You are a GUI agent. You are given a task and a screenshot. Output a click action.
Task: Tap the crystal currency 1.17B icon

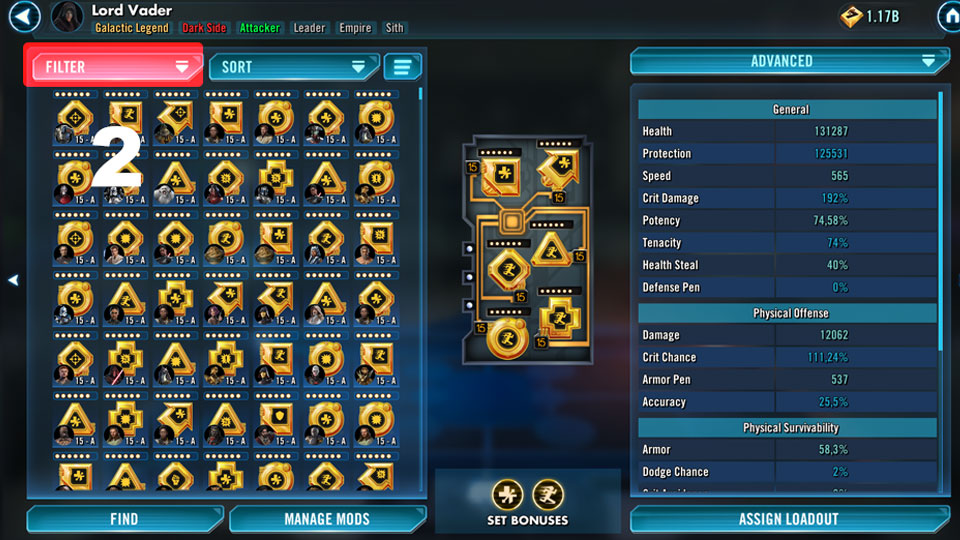851,16
